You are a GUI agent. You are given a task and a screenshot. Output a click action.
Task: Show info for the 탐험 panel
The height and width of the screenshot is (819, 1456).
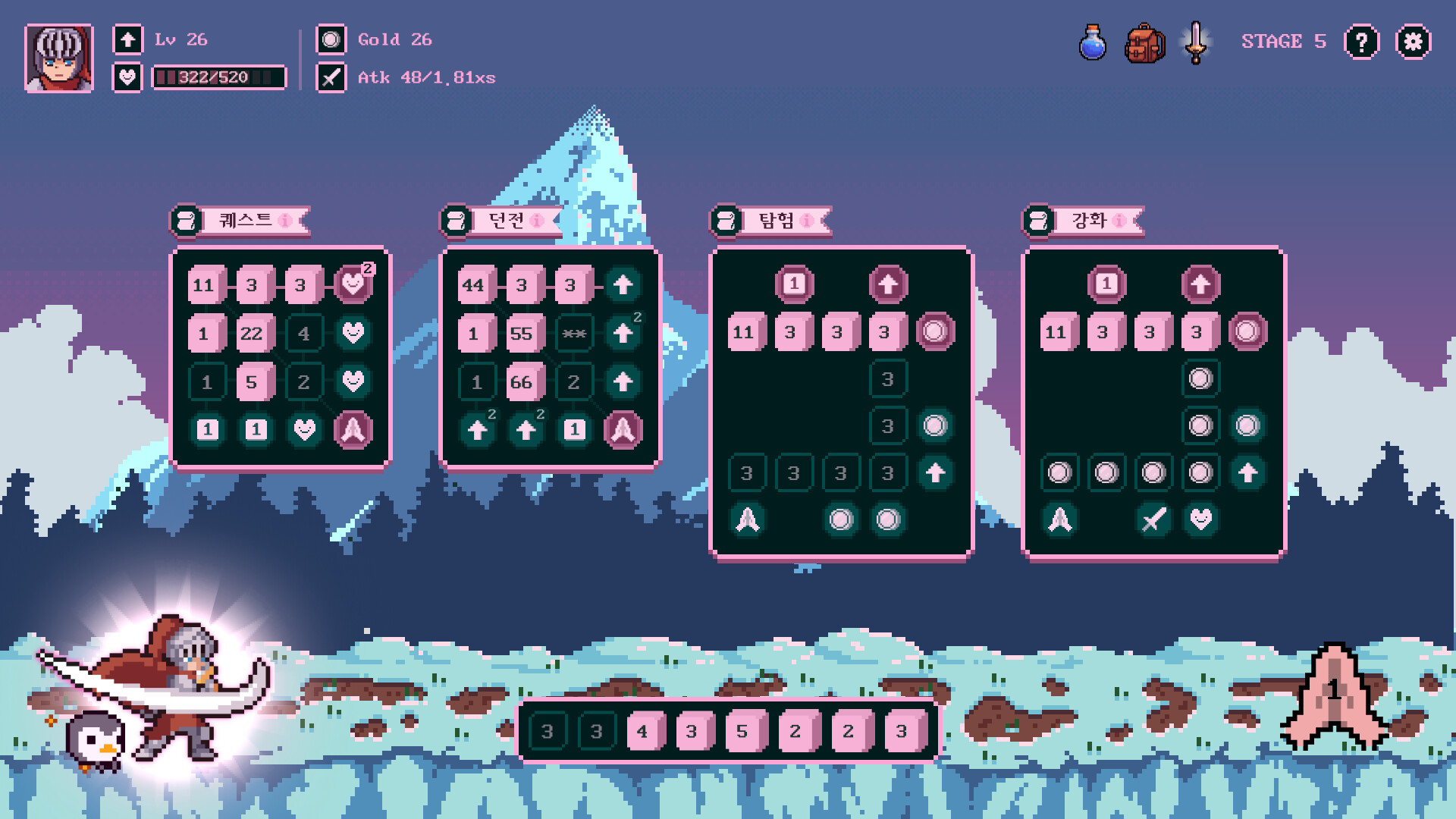[807, 221]
